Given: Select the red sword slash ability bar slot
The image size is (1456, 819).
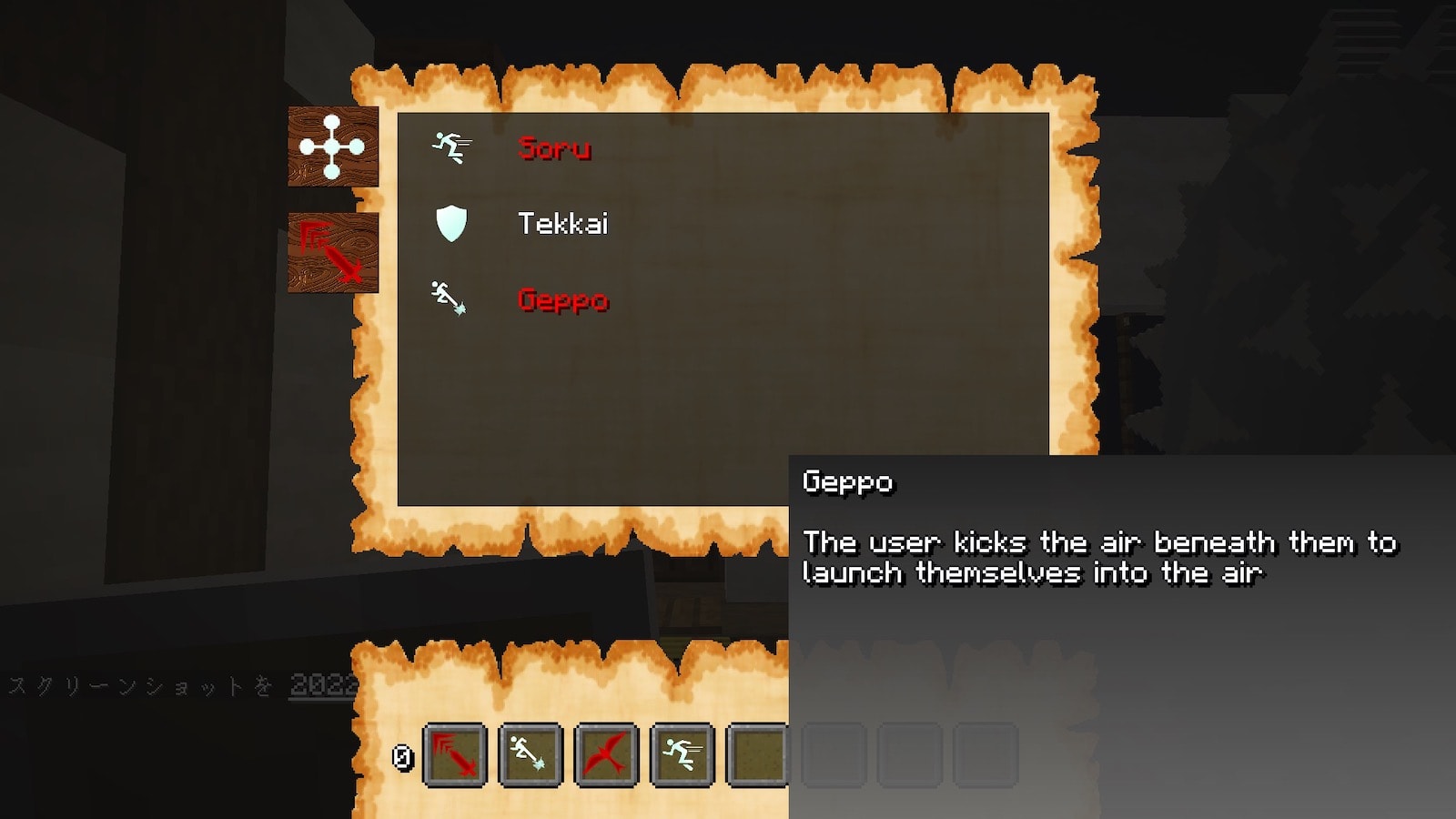Looking at the screenshot, I should pos(455,754).
